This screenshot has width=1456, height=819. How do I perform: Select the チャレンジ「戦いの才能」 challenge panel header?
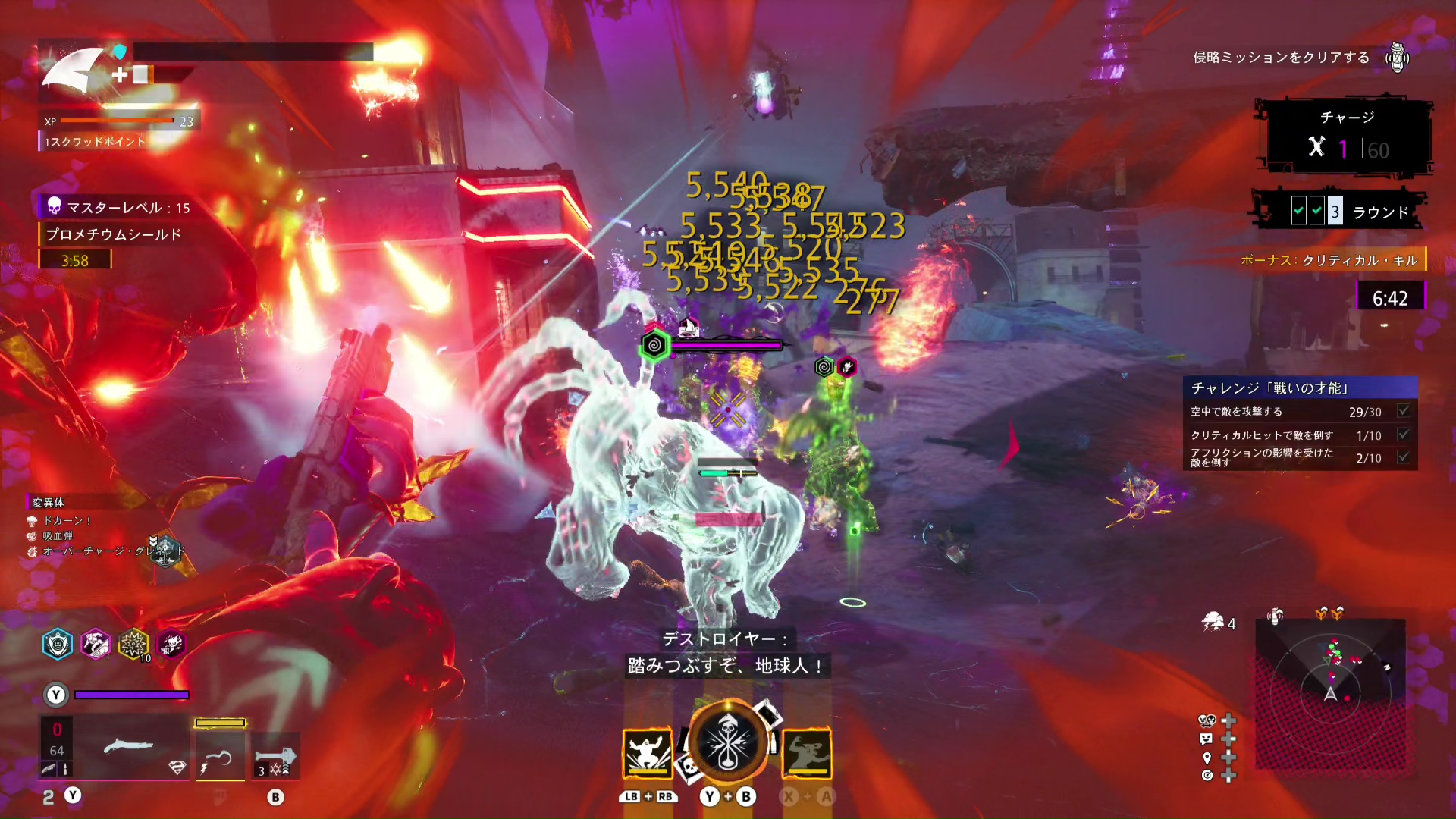pyautogui.click(x=1300, y=388)
